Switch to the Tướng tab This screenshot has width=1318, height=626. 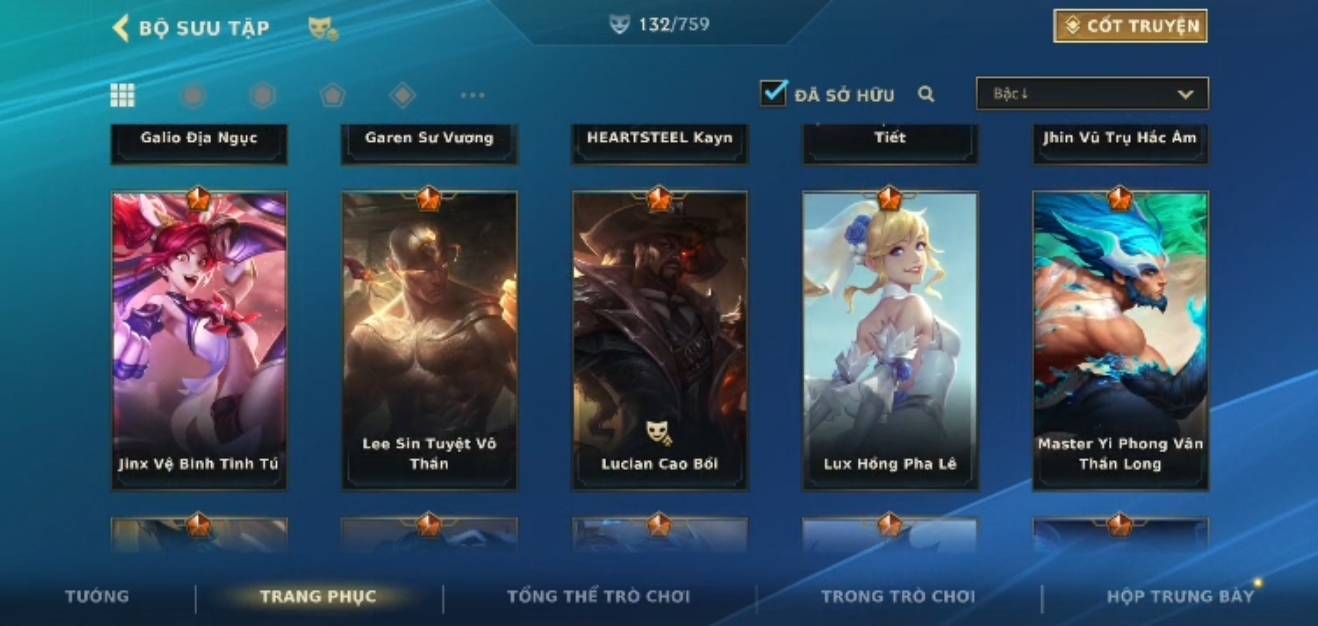(x=97, y=597)
